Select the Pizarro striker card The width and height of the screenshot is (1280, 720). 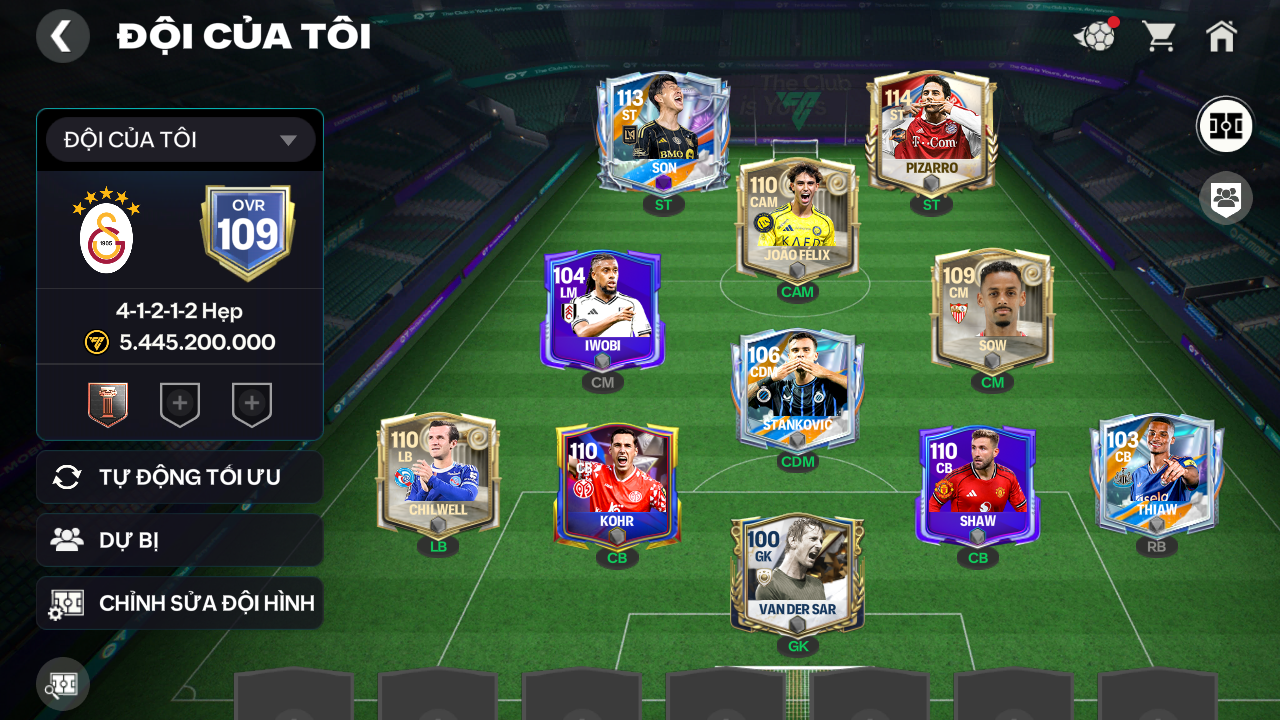pyautogui.click(x=931, y=133)
